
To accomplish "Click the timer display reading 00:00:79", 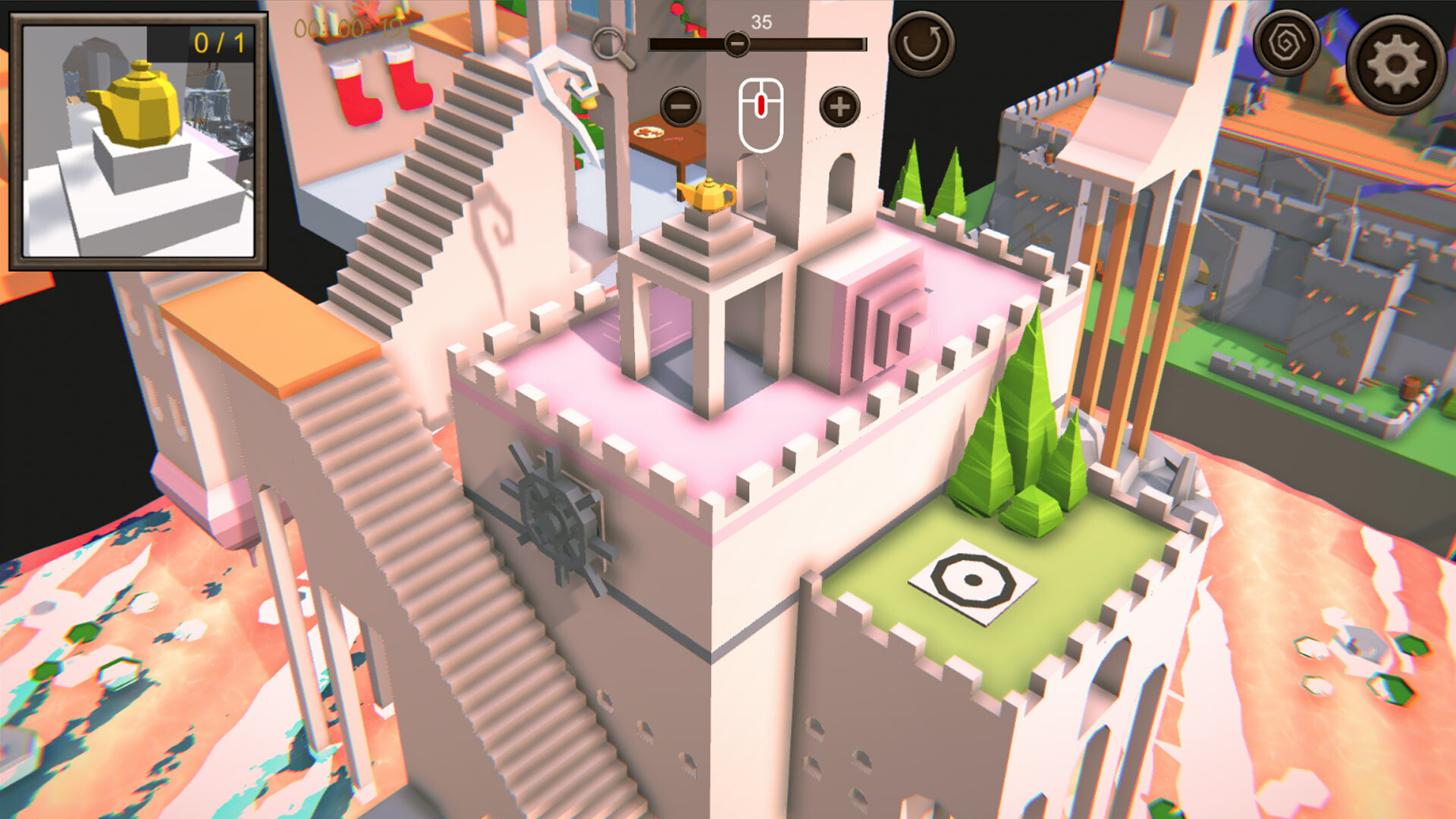I will [350, 27].
